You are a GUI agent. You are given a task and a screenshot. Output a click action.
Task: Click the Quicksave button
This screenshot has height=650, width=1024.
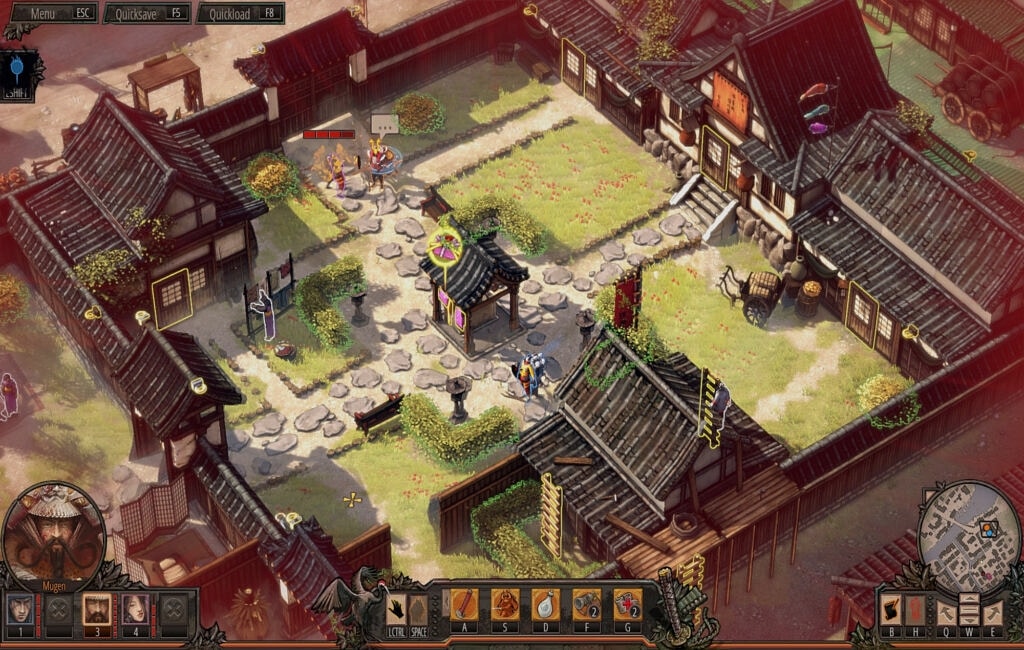point(149,14)
